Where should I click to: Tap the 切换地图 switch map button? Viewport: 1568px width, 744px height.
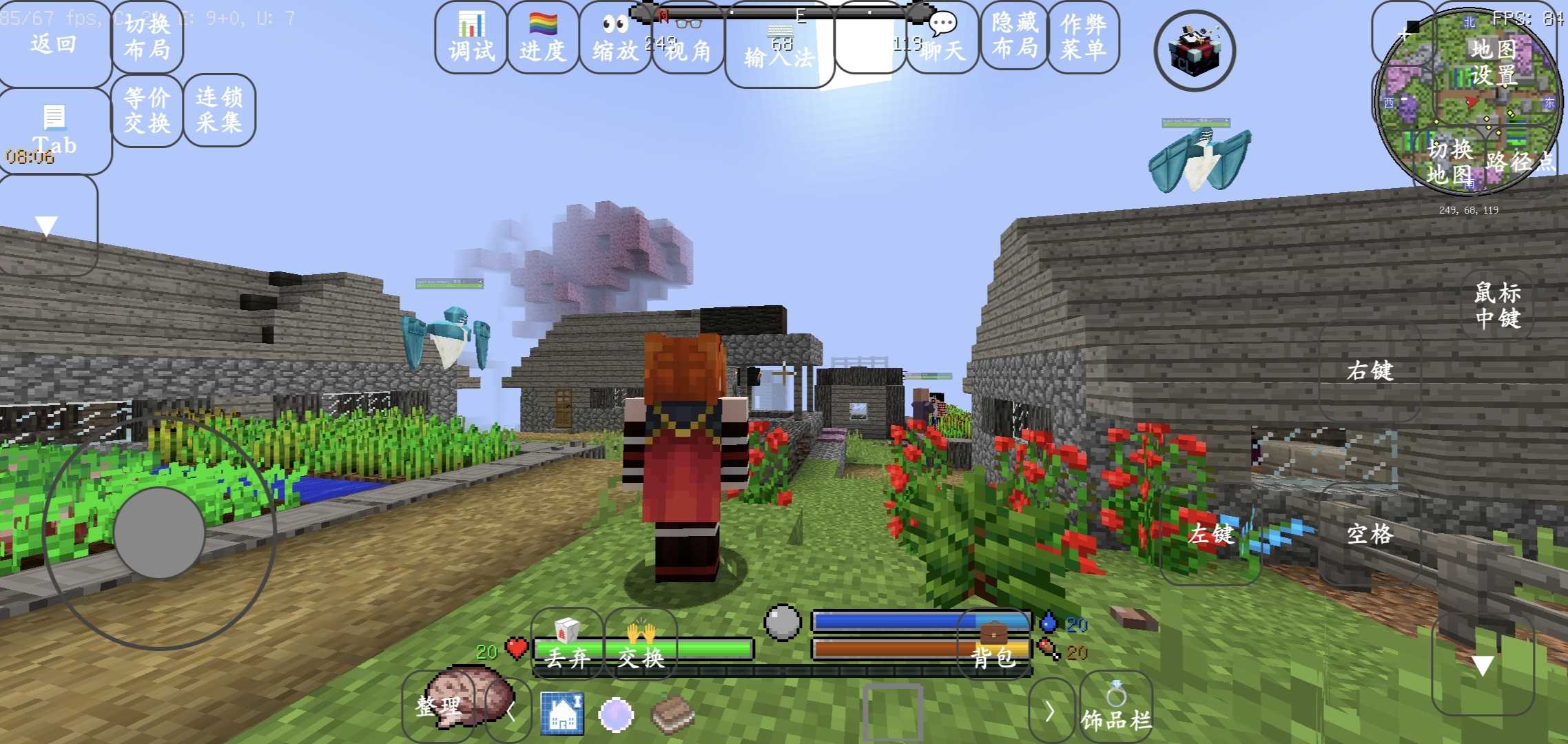click(x=1450, y=162)
